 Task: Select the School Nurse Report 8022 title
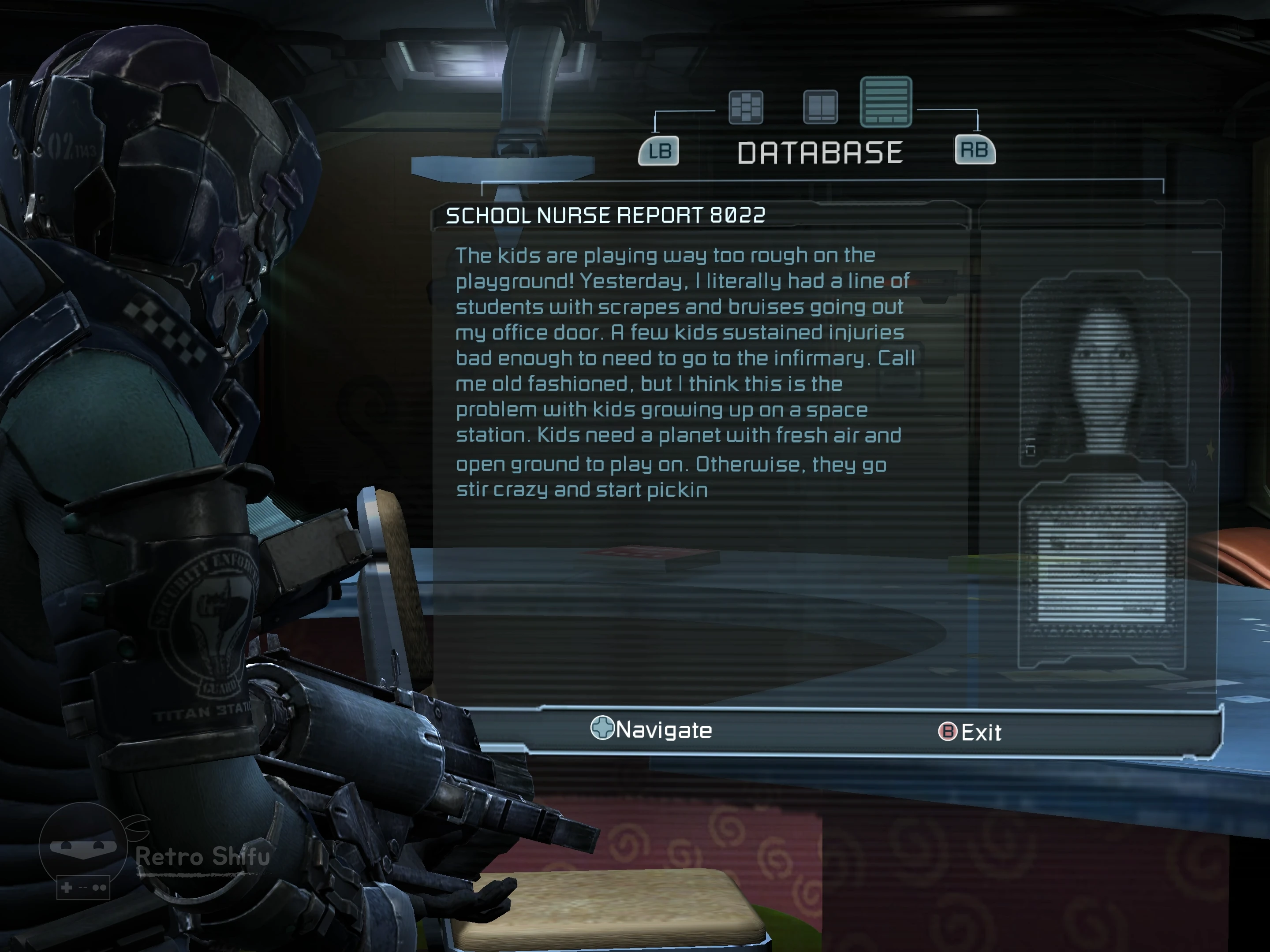605,216
